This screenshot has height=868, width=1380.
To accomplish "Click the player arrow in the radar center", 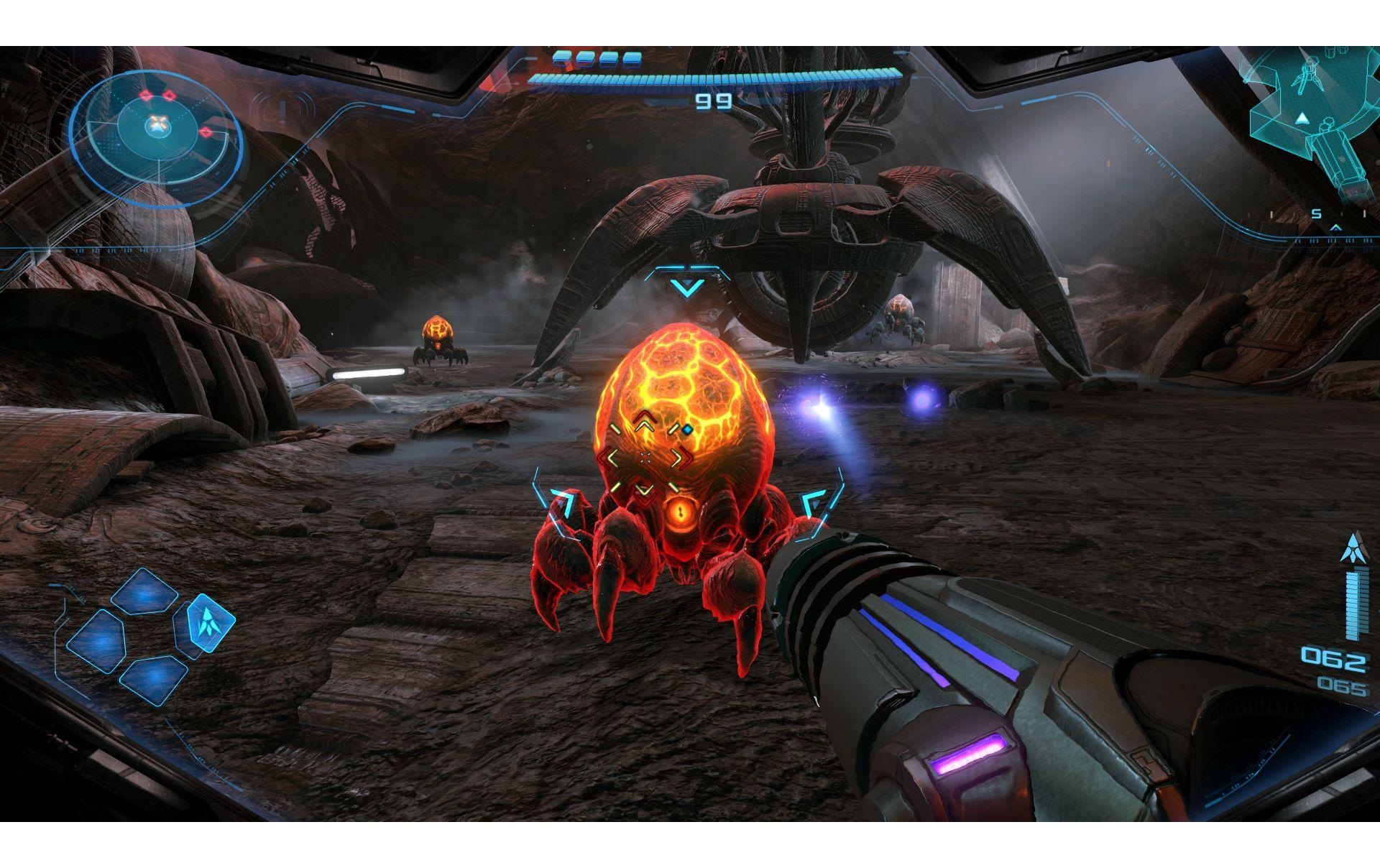I will (x=159, y=127).
